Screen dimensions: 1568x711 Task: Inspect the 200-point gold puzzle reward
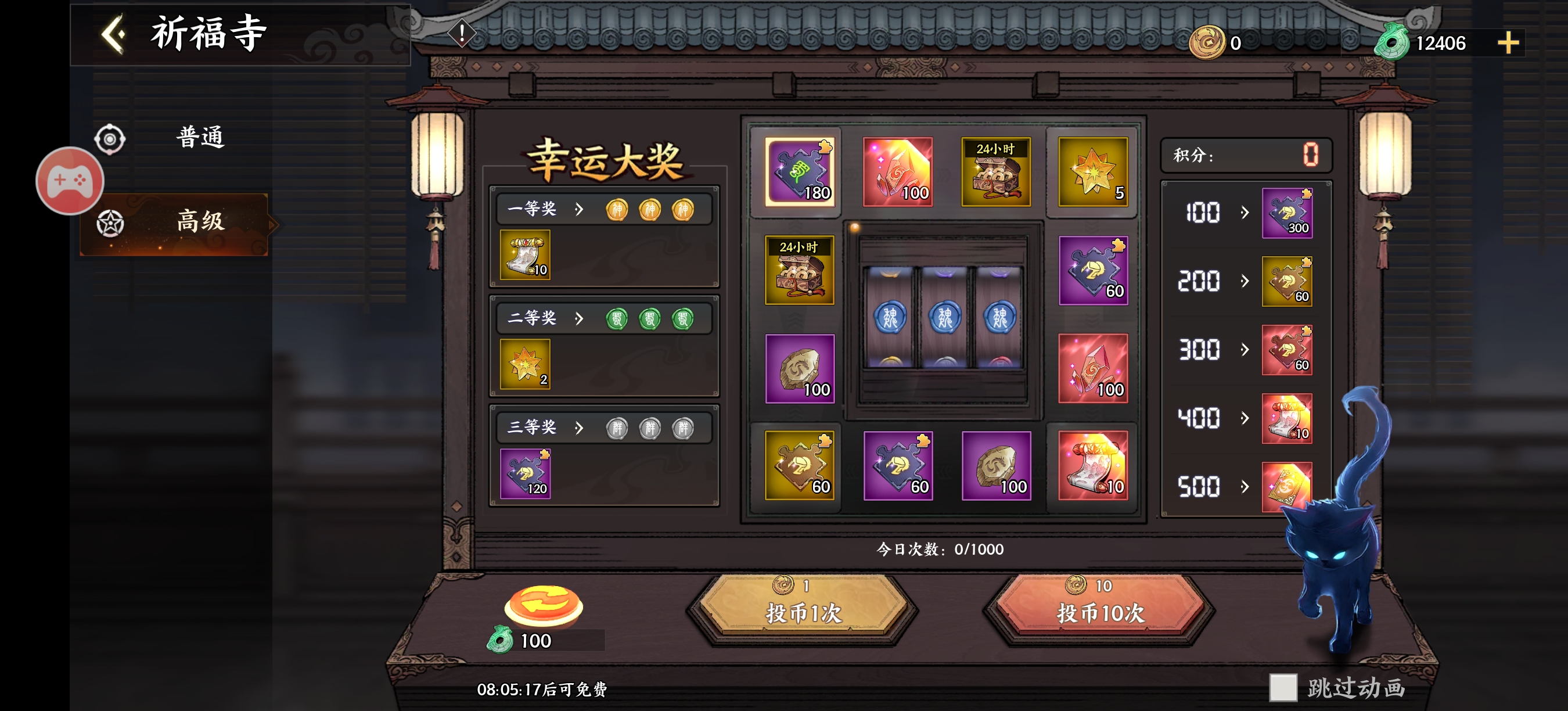[1287, 281]
